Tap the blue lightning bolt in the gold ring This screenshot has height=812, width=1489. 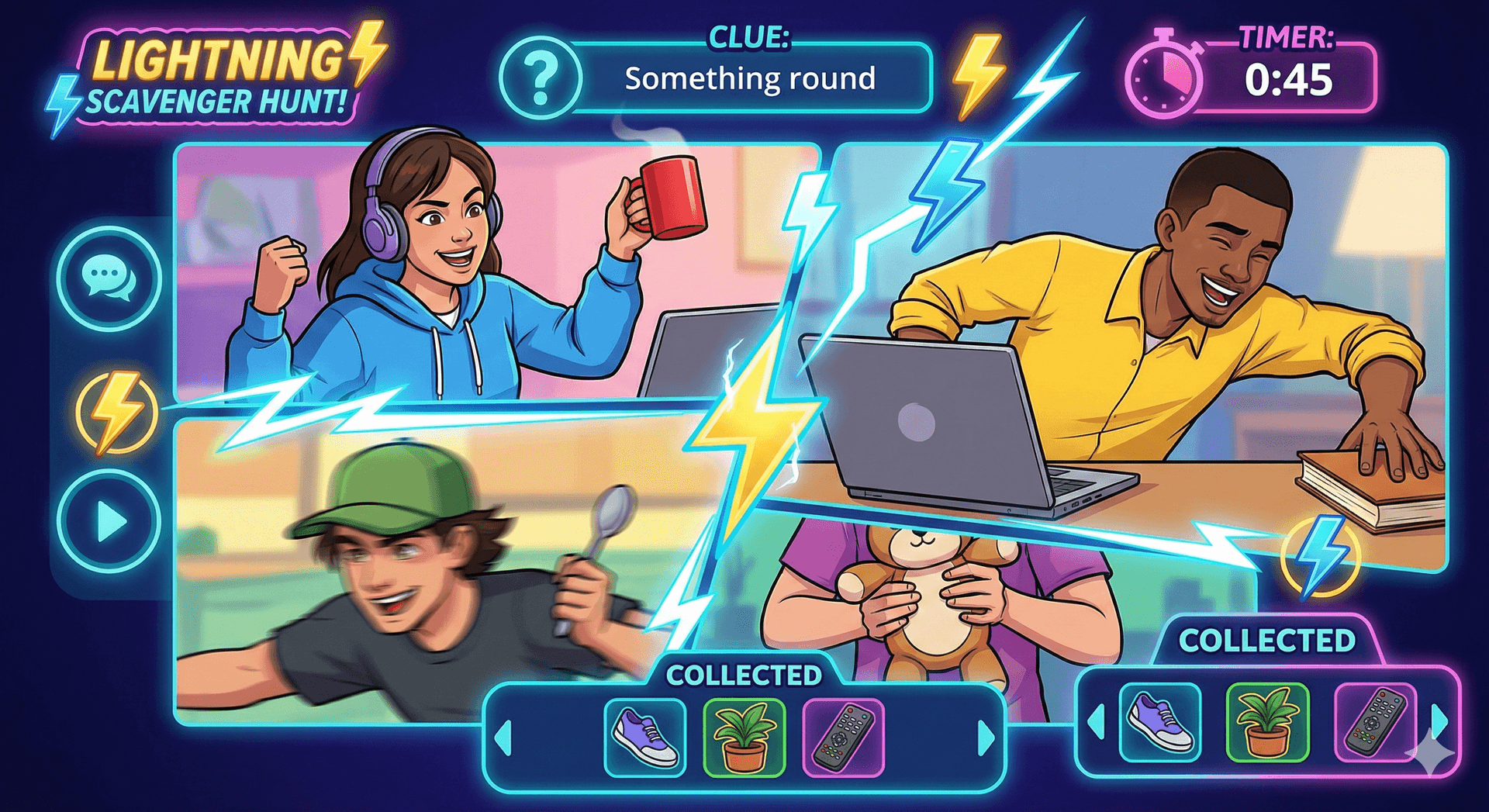pos(1320,556)
